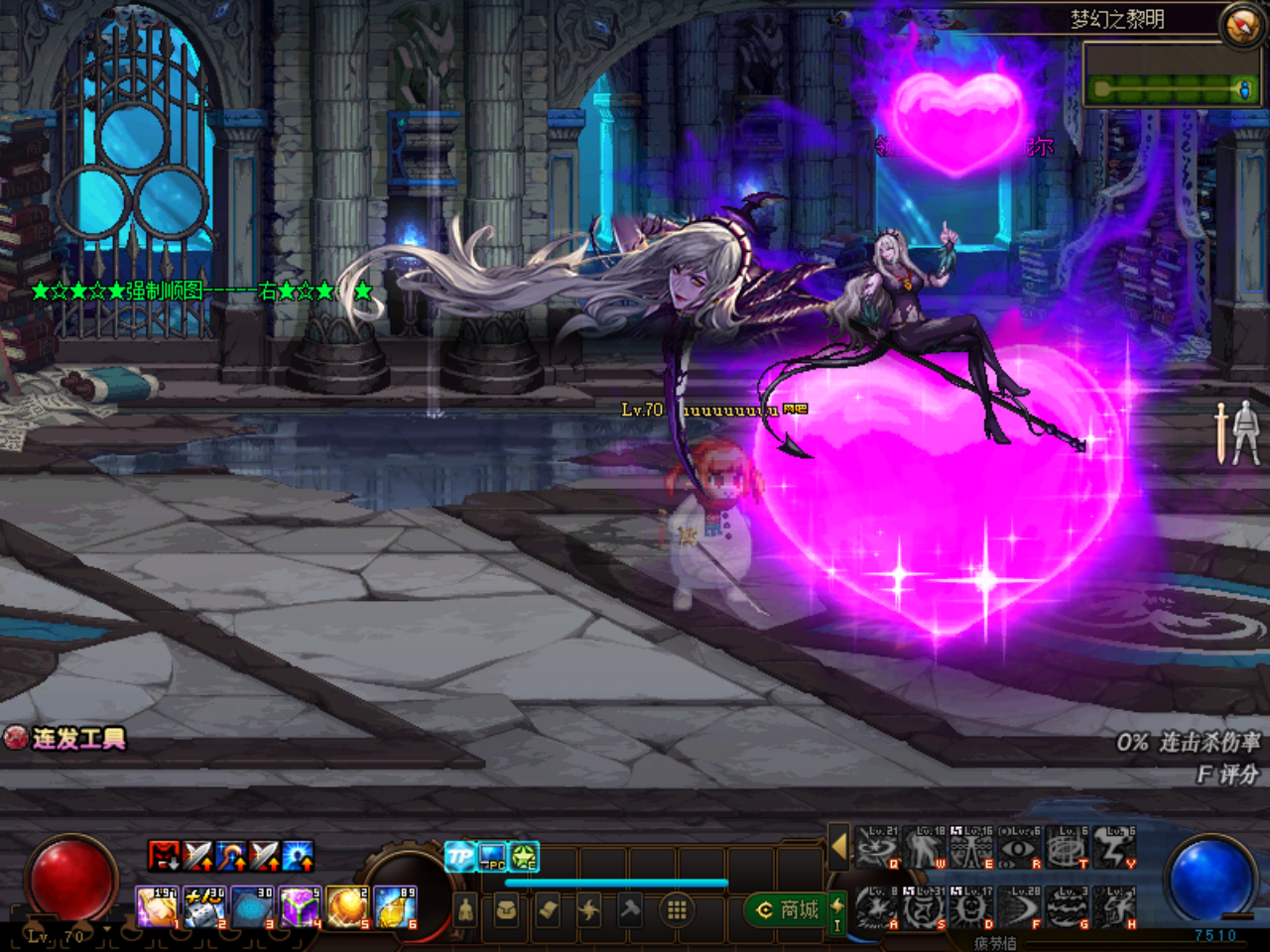Click the compass icon beside the dungeon name

[x=1242, y=26]
